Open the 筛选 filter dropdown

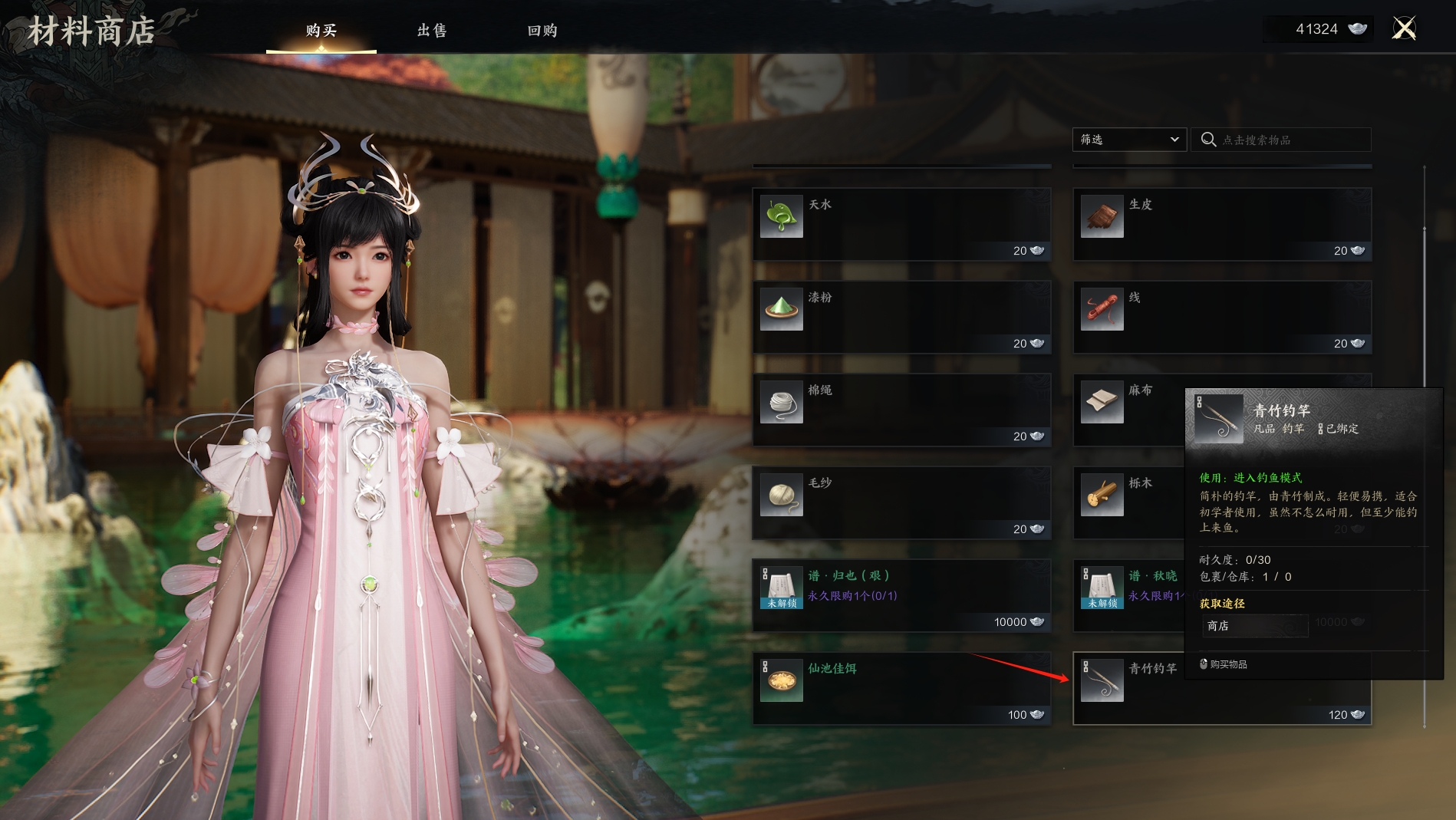click(1129, 140)
